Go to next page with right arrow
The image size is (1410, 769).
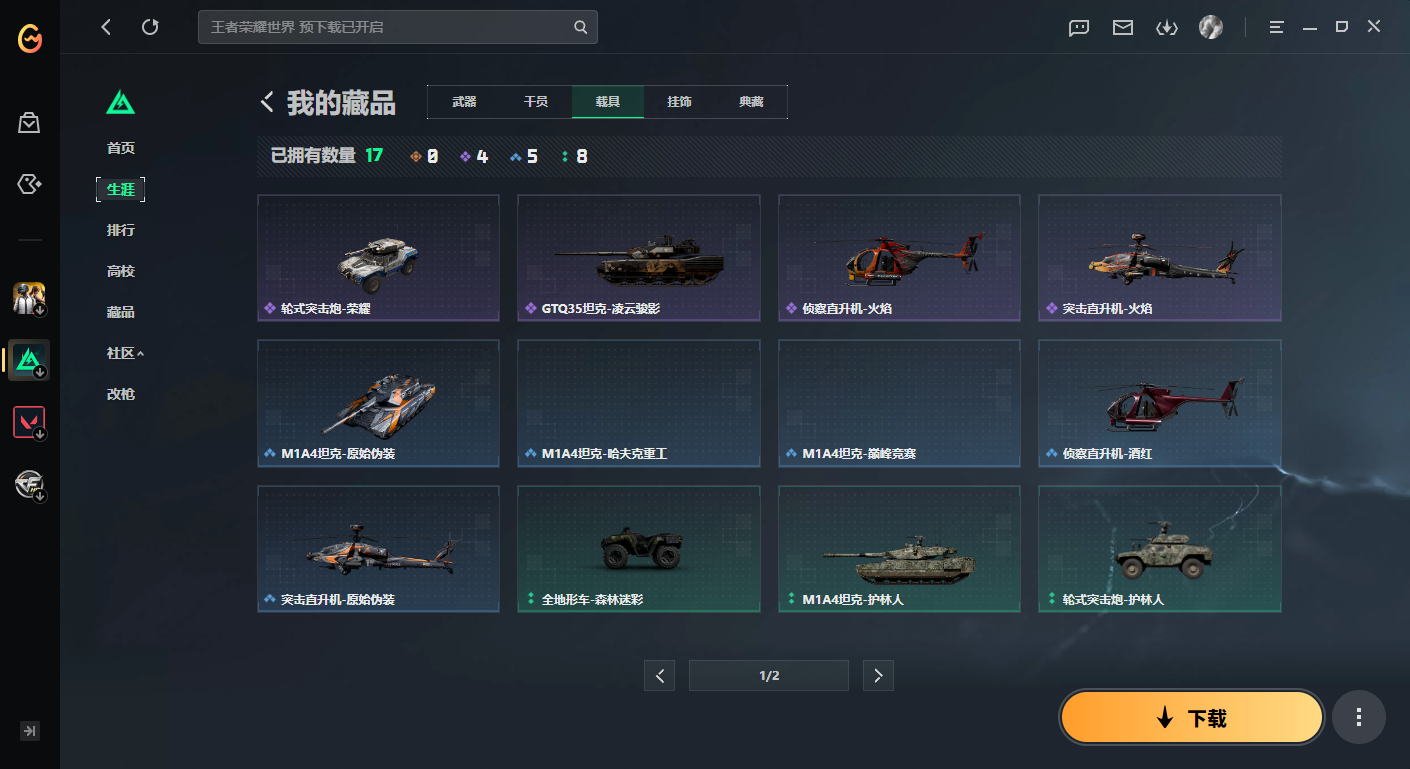878,675
